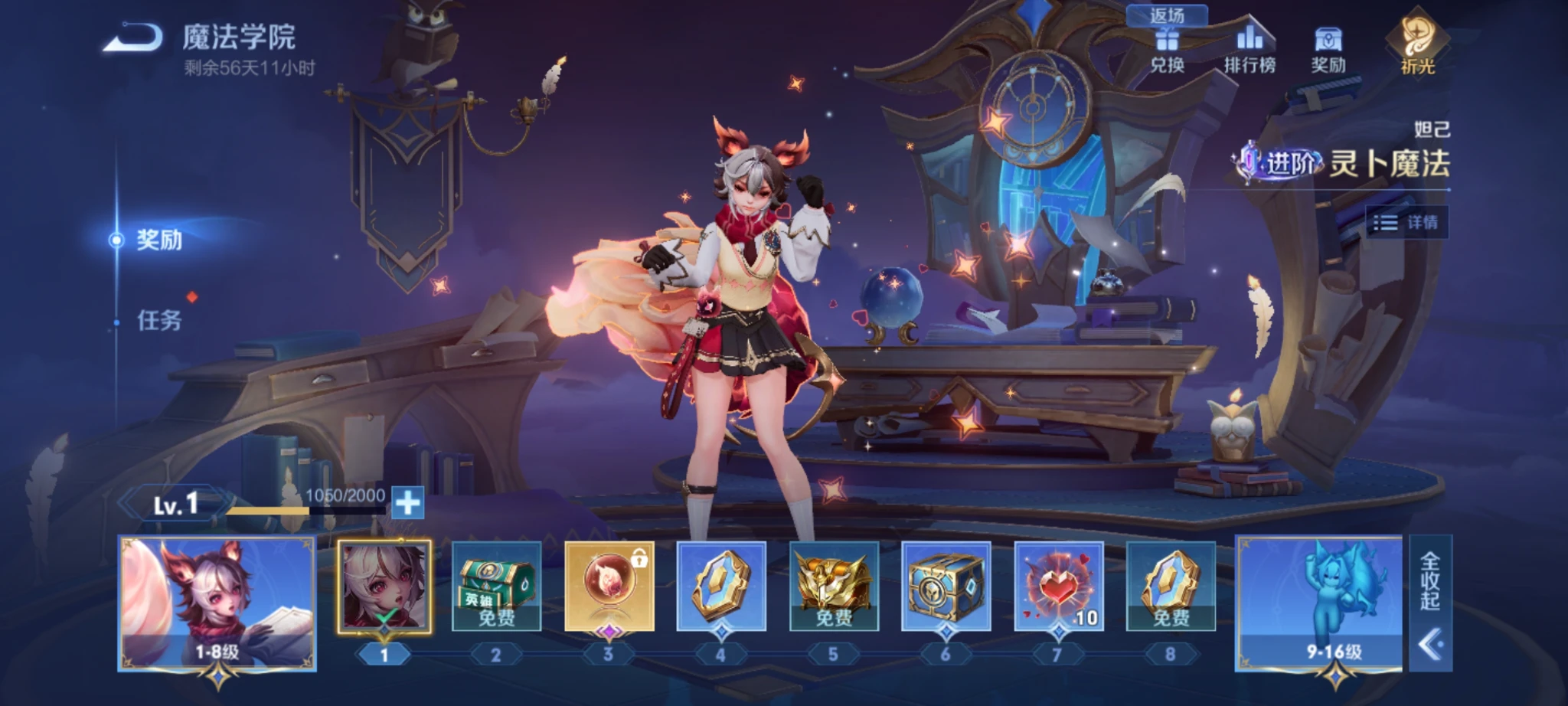Select the level 8 free badge reward
The image size is (1568, 706).
1171,587
